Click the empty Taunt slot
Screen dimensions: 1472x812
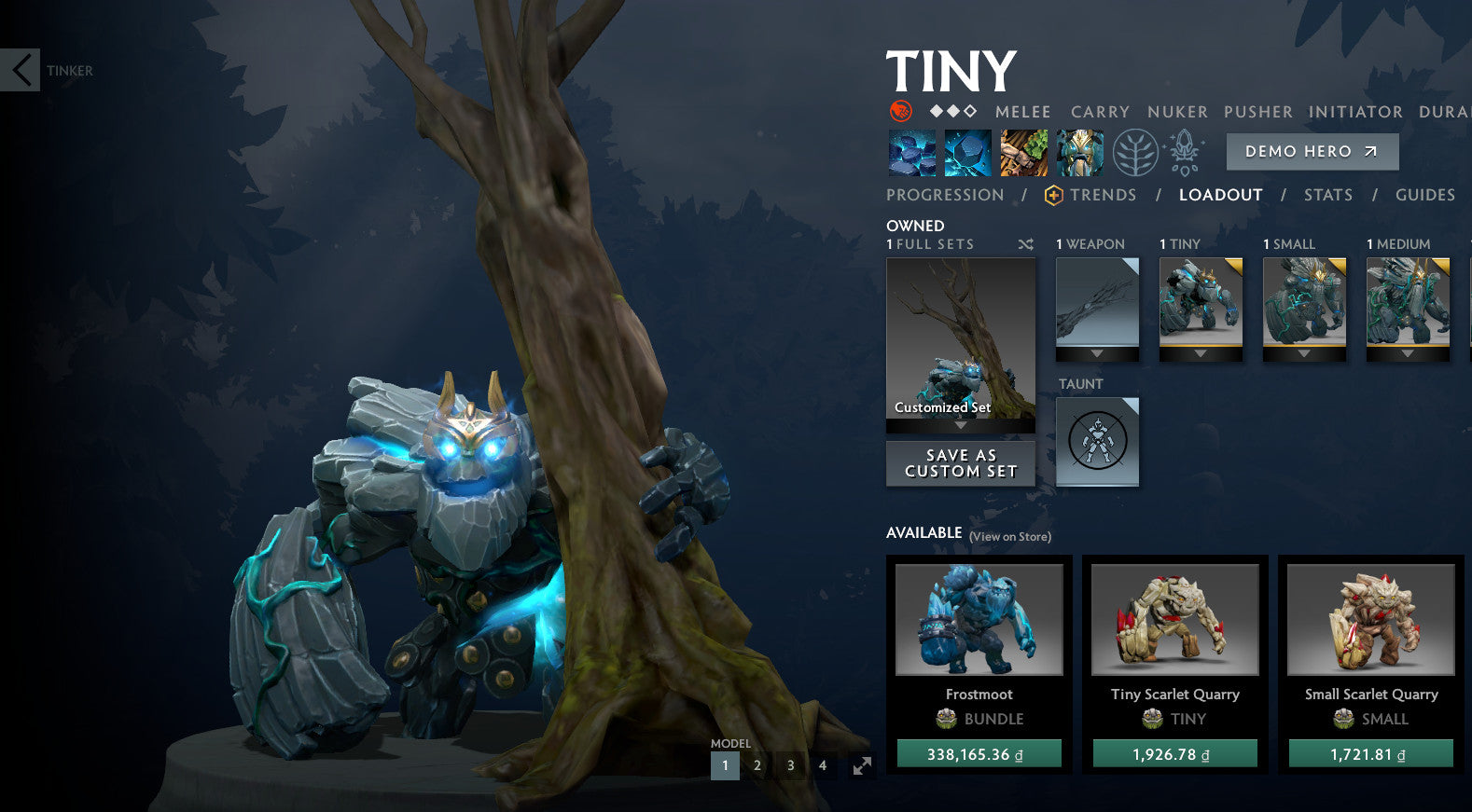[x=1096, y=442]
